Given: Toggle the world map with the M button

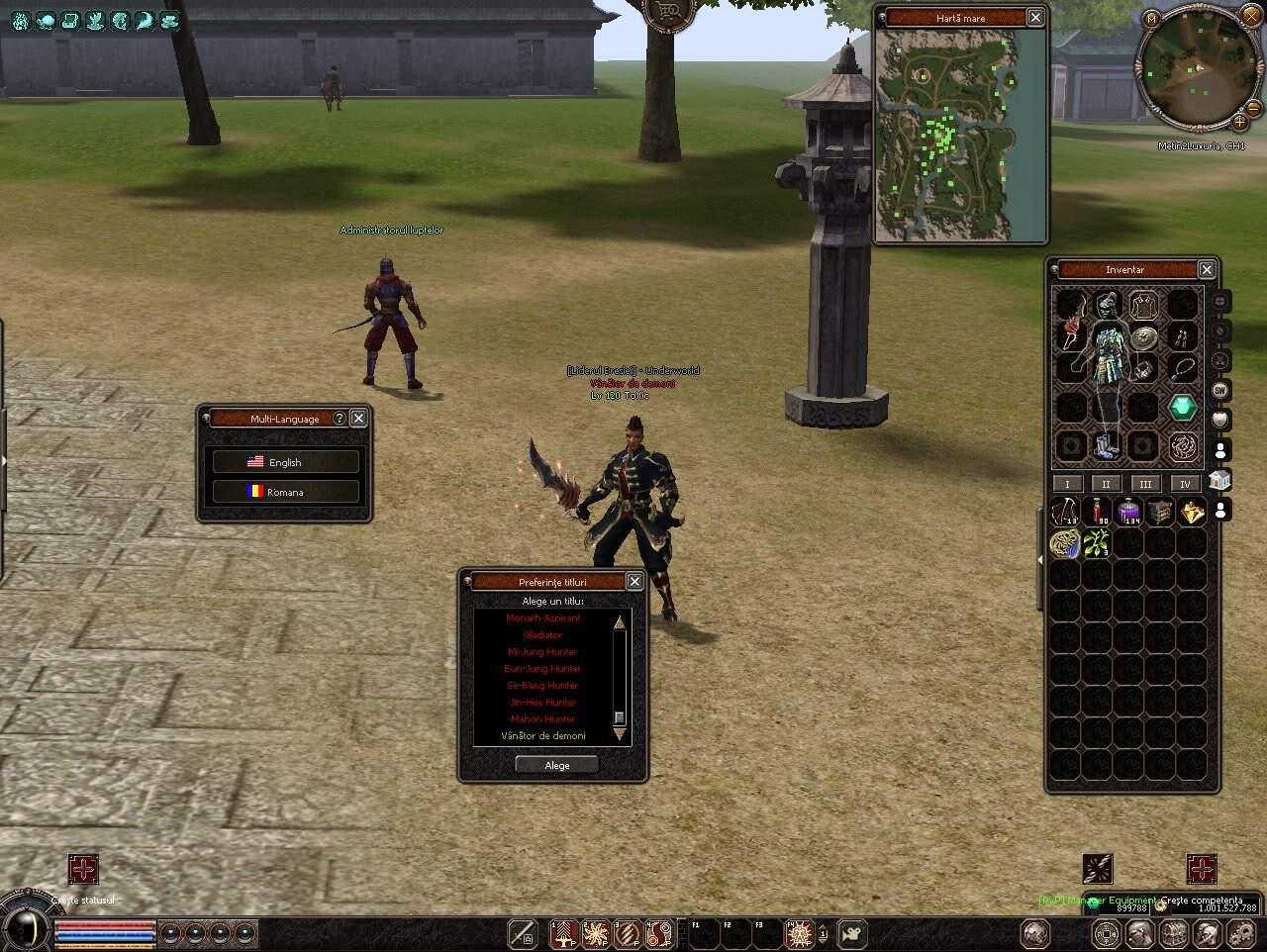Looking at the screenshot, I should pyautogui.click(x=1151, y=18).
